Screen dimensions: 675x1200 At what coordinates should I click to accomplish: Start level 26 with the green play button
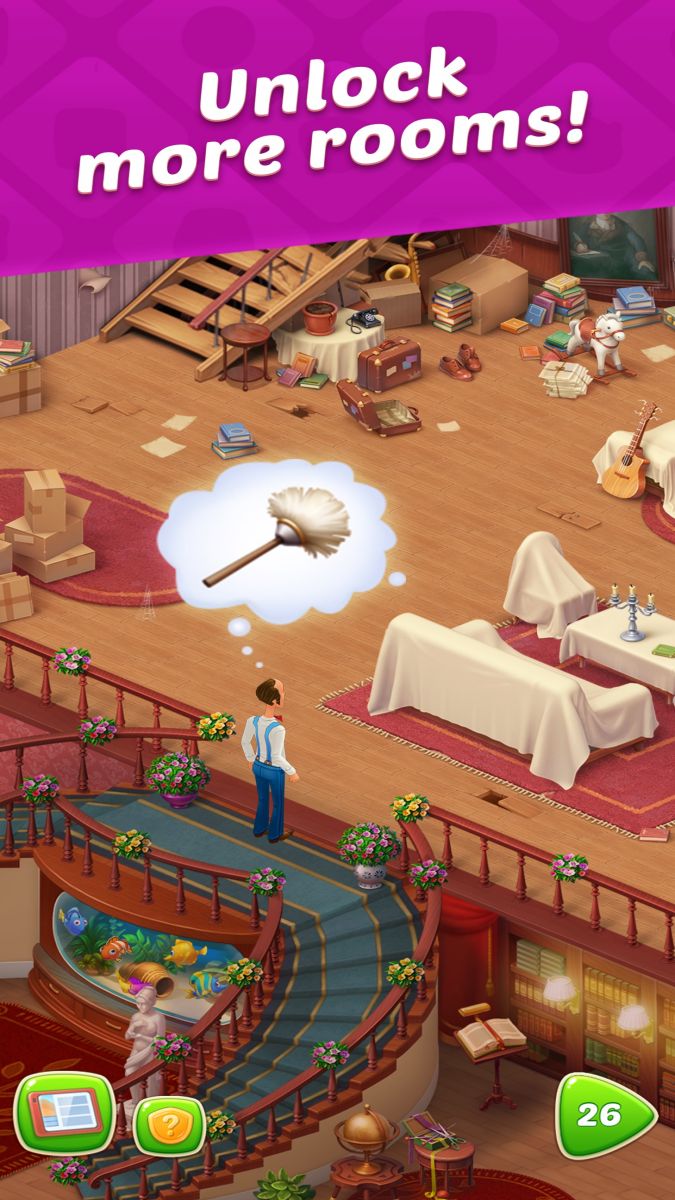tap(603, 1115)
